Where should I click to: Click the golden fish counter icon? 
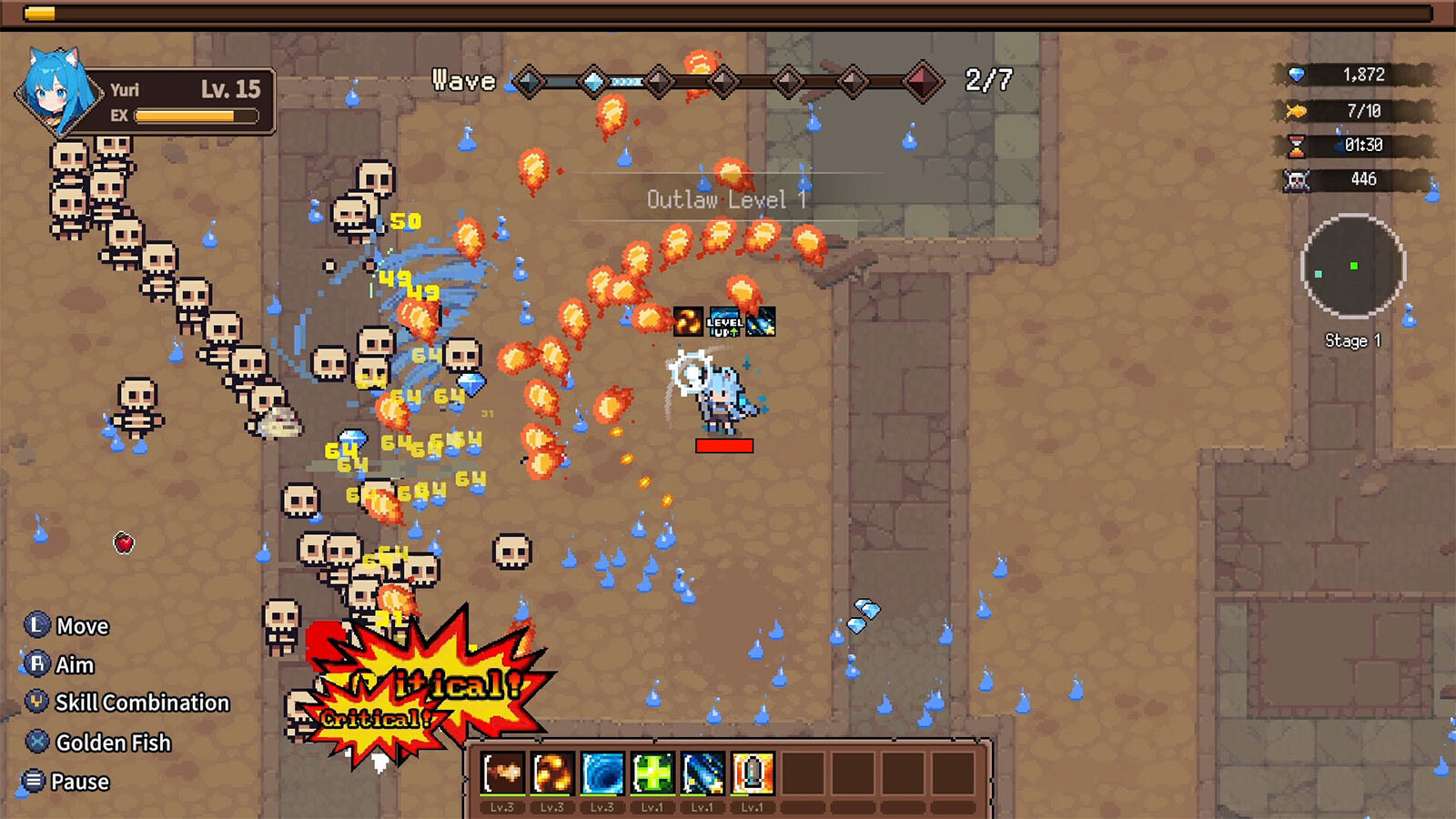click(1296, 111)
